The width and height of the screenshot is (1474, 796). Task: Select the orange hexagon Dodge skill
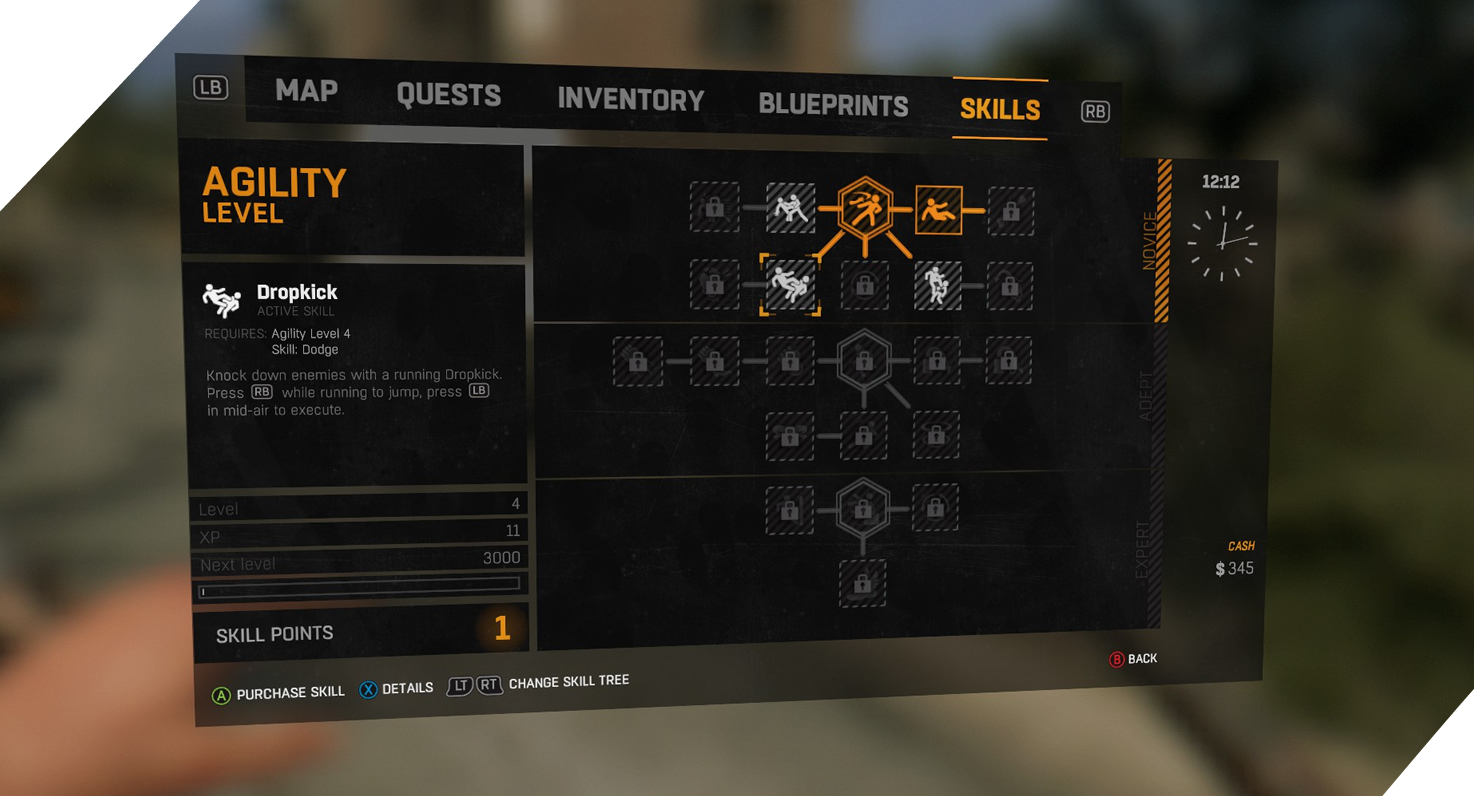pos(863,210)
